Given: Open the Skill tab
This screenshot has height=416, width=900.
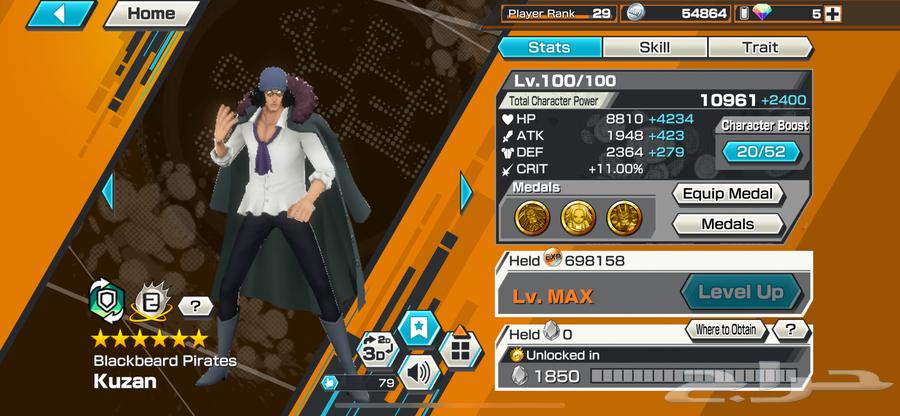Looking at the screenshot, I should (655, 47).
